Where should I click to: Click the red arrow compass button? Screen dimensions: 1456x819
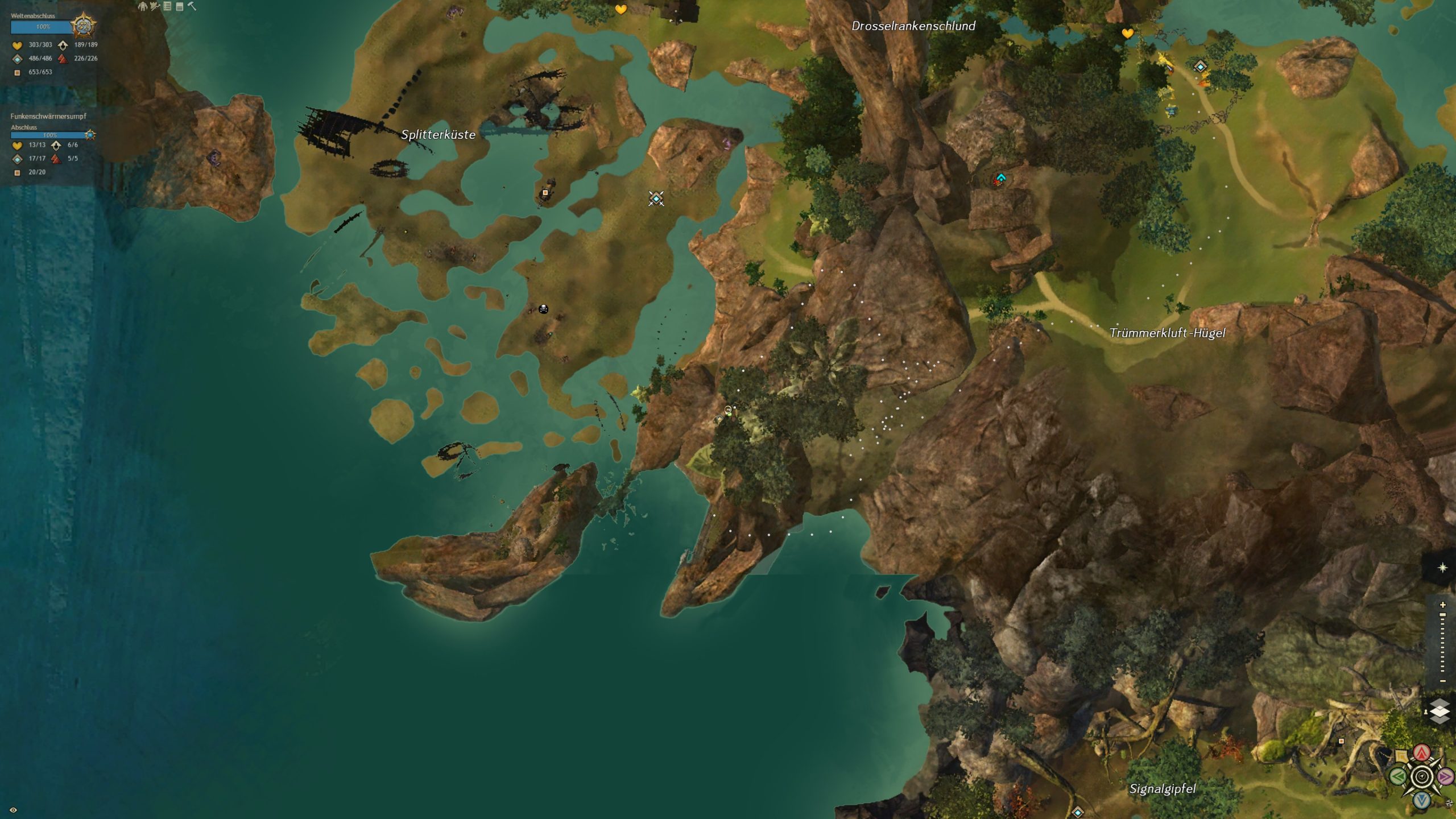1422,753
